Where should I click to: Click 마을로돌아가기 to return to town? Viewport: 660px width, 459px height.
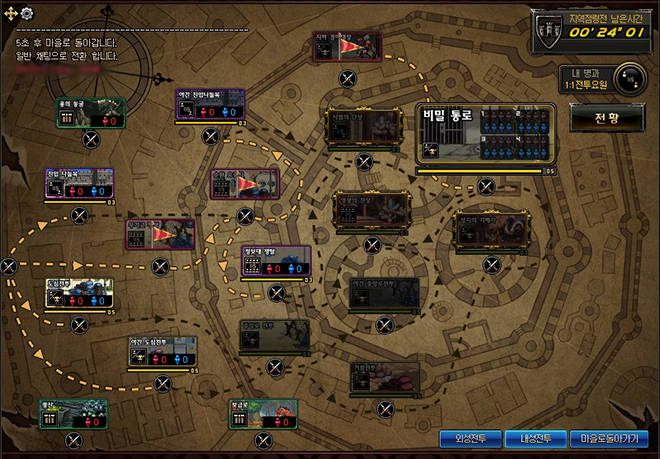(606, 438)
